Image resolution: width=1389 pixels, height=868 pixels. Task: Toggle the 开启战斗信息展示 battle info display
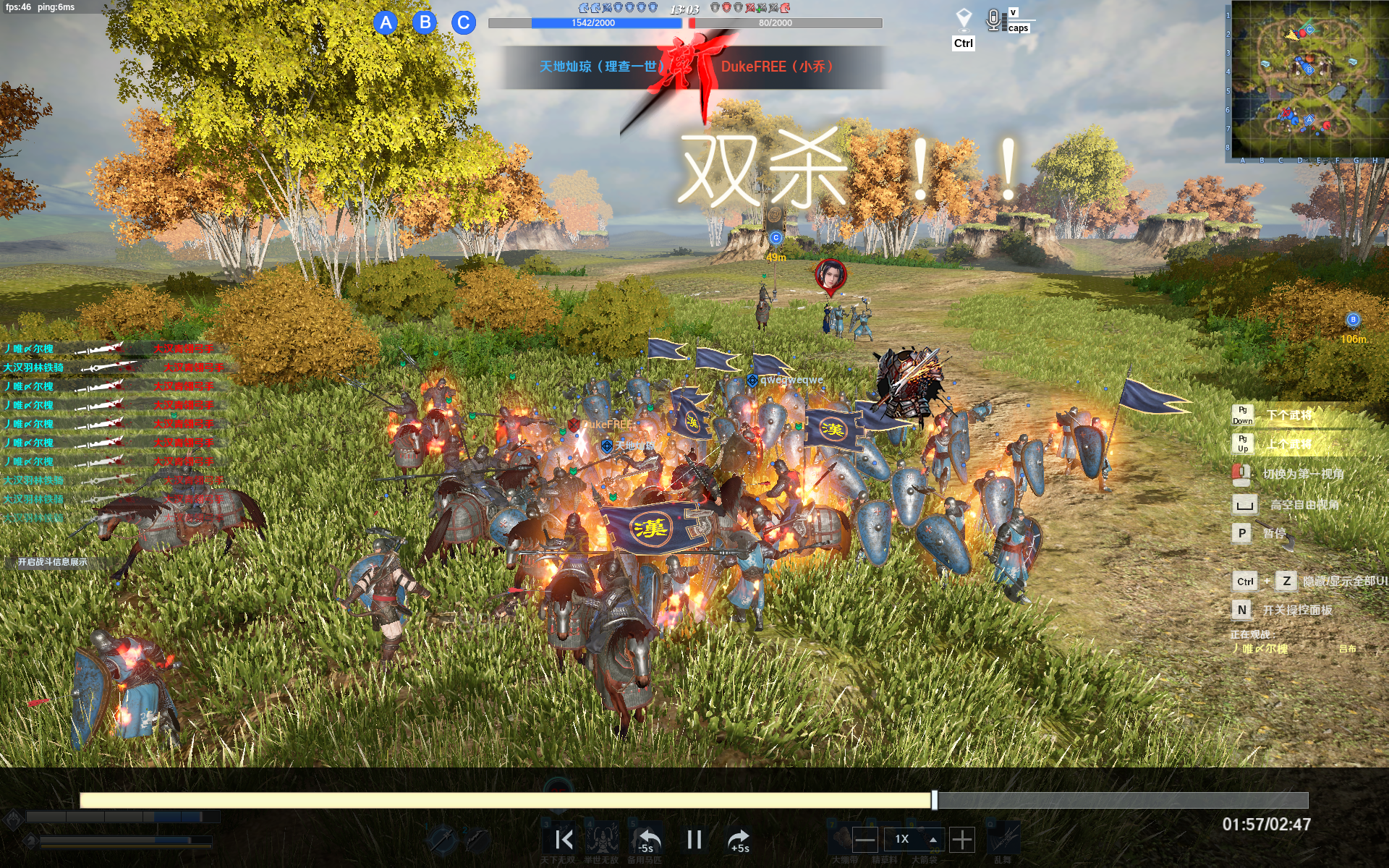tap(52, 562)
